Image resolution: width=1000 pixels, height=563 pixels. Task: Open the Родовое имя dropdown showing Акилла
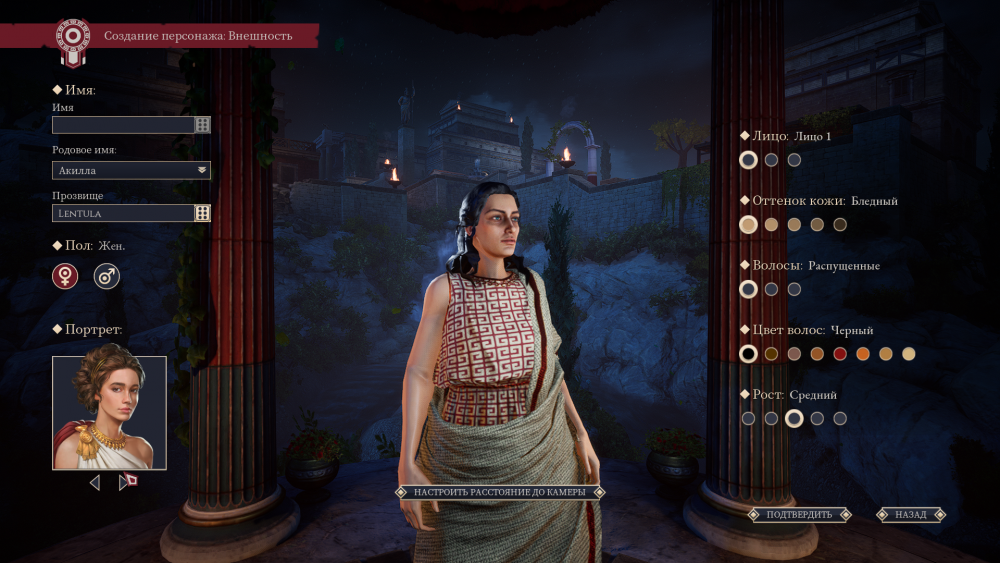[x=131, y=170]
